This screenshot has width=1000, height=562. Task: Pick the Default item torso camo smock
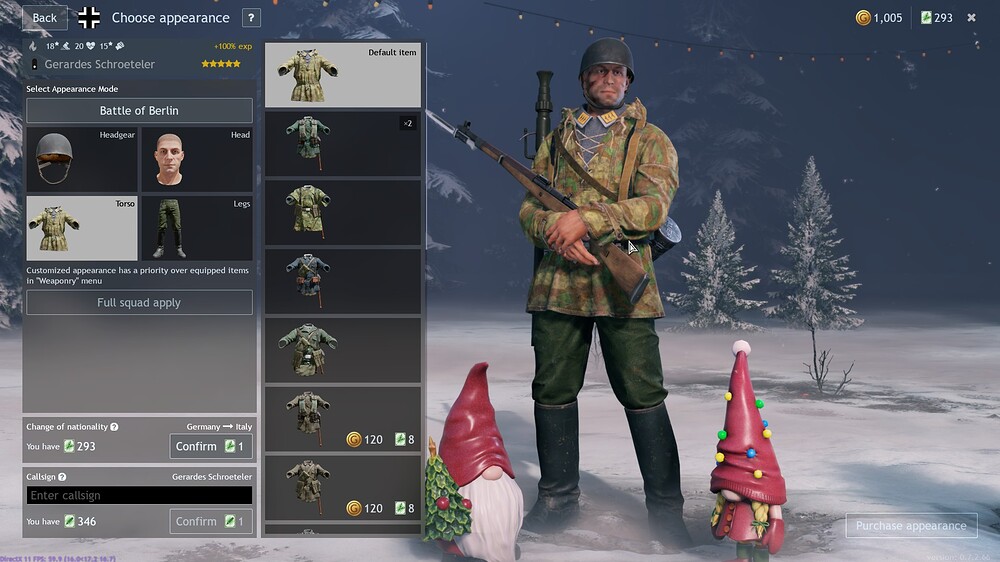click(342, 75)
